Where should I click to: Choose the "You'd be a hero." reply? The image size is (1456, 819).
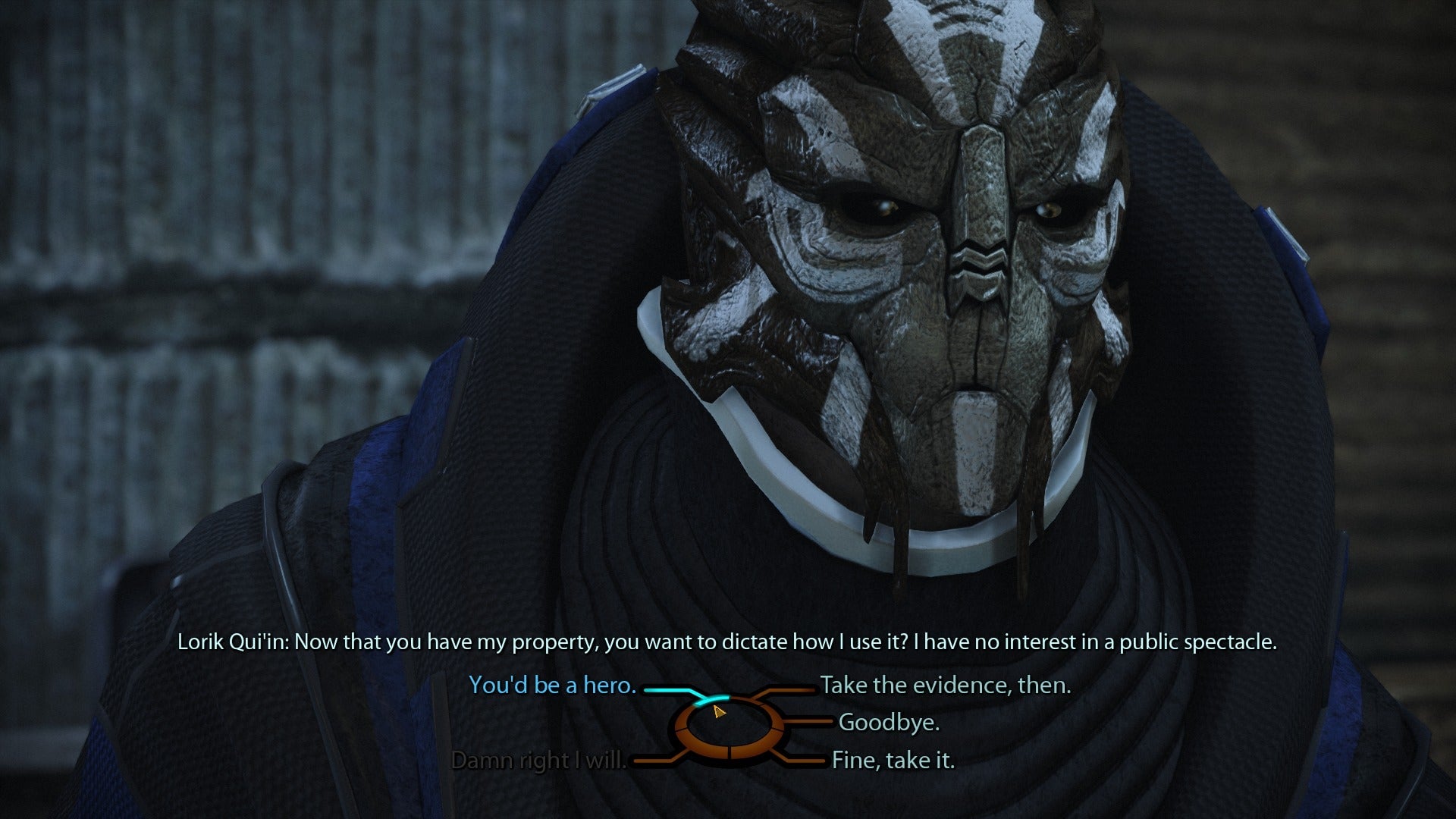pyautogui.click(x=552, y=686)
